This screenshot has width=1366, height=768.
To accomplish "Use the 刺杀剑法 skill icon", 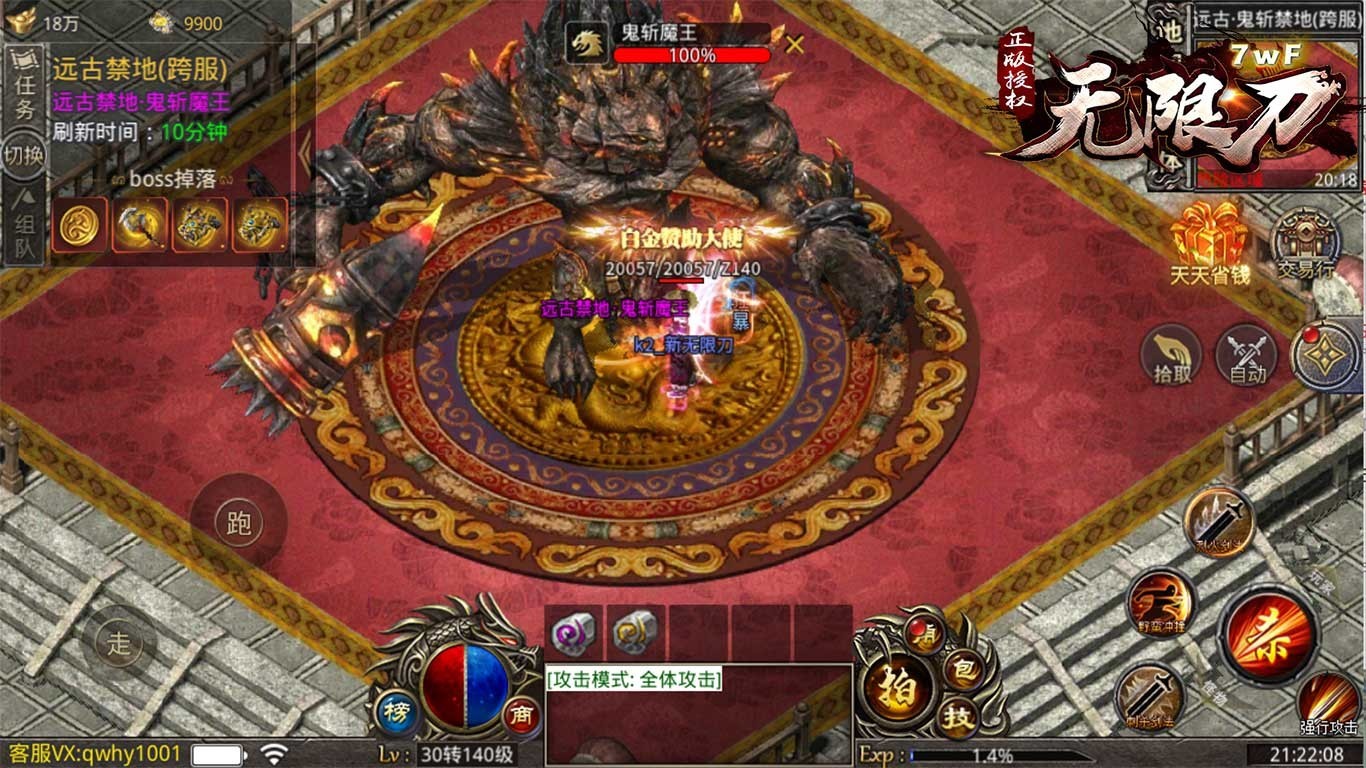I will [1148, 697].
